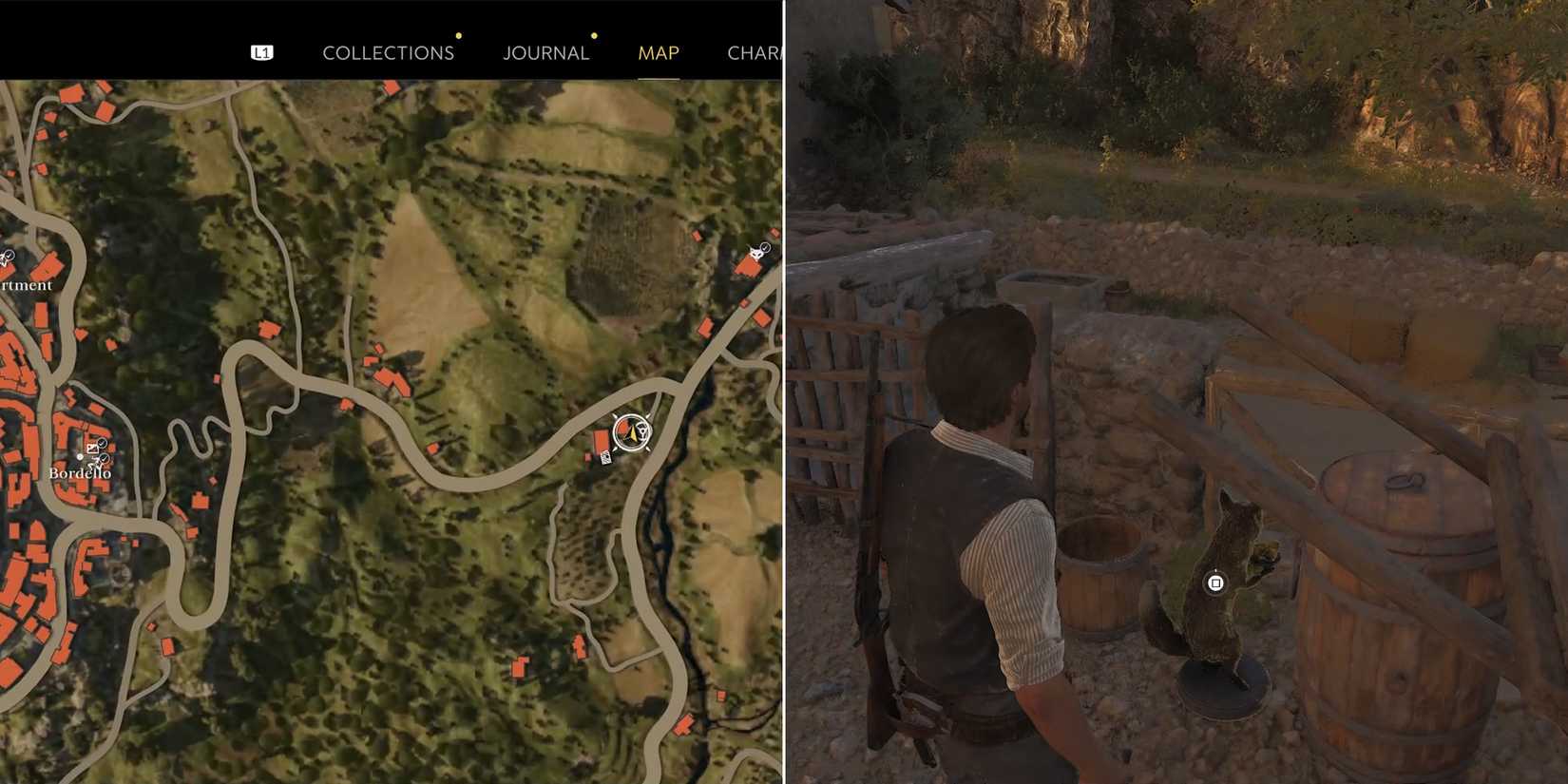This screenshot has height=784, width=1568.
Task: Click the L1 shoulder button prompt icon
Action: click(262, 52)
